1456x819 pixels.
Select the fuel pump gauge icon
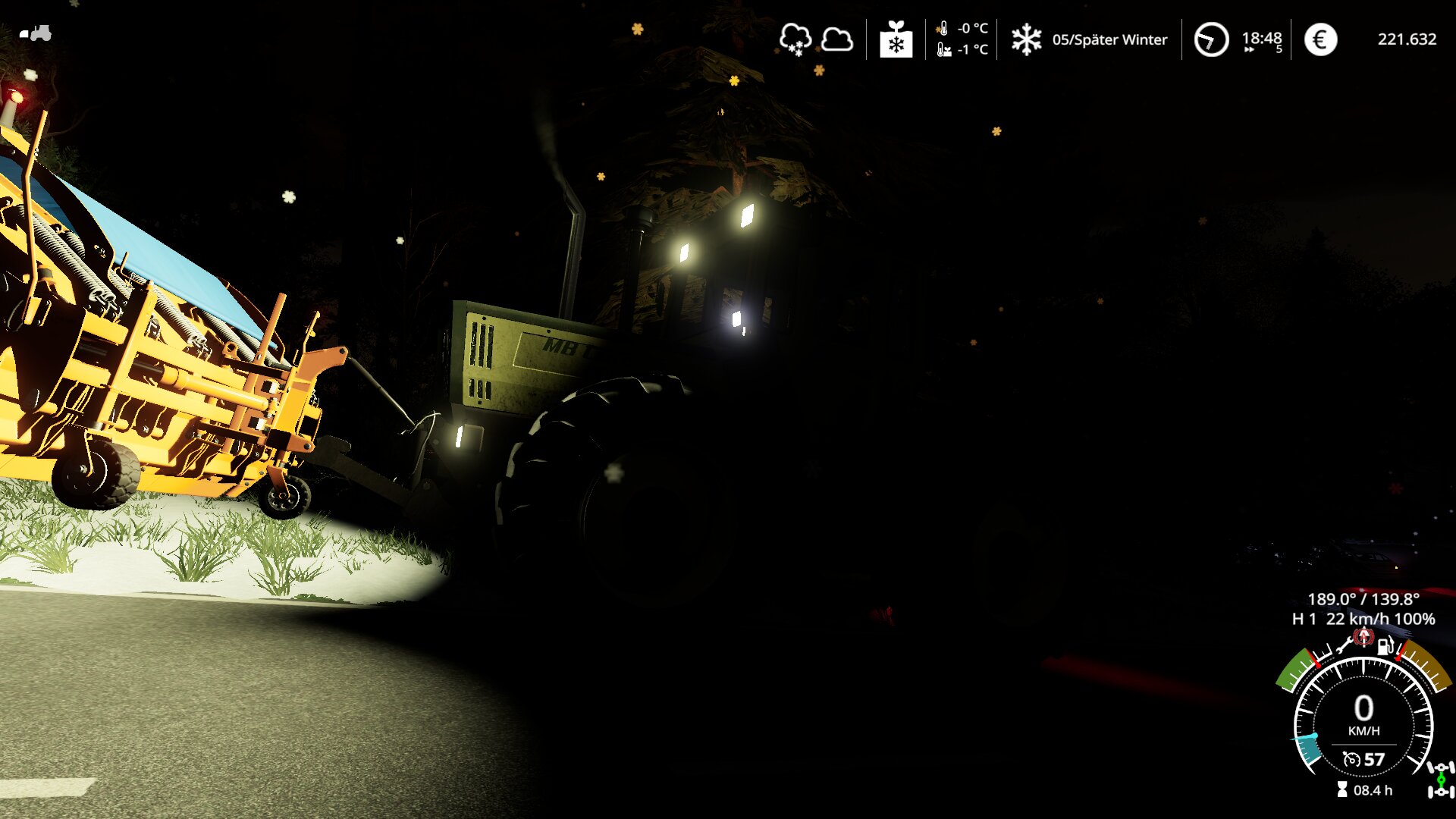point(1385,646)
